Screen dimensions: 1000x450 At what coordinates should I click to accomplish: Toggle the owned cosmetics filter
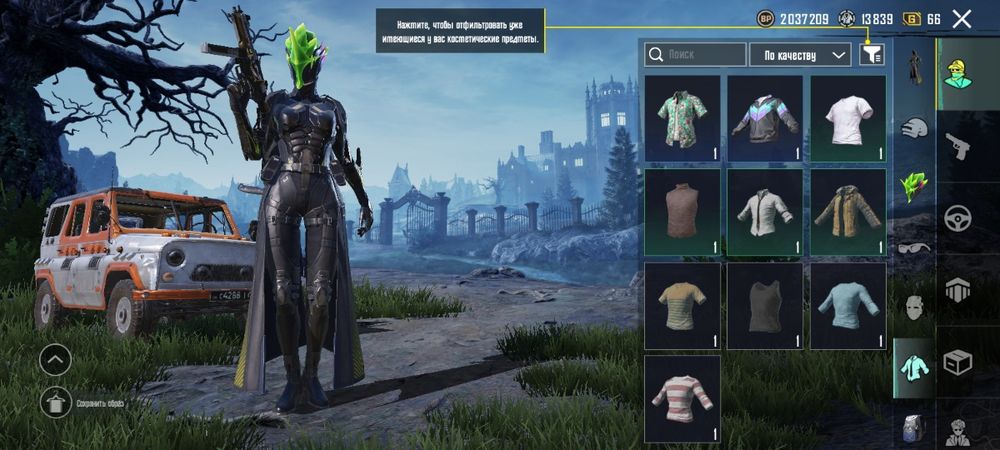coord(871,54)
